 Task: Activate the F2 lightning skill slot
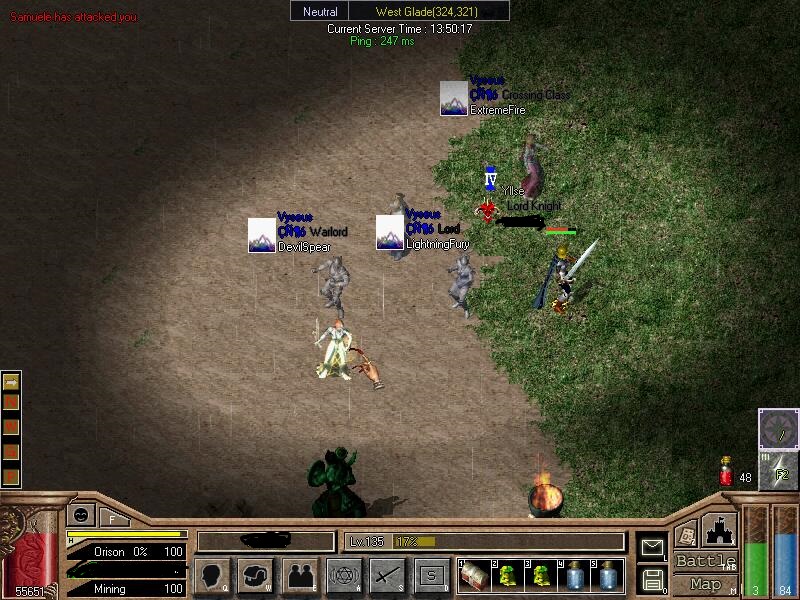(778, 471)
